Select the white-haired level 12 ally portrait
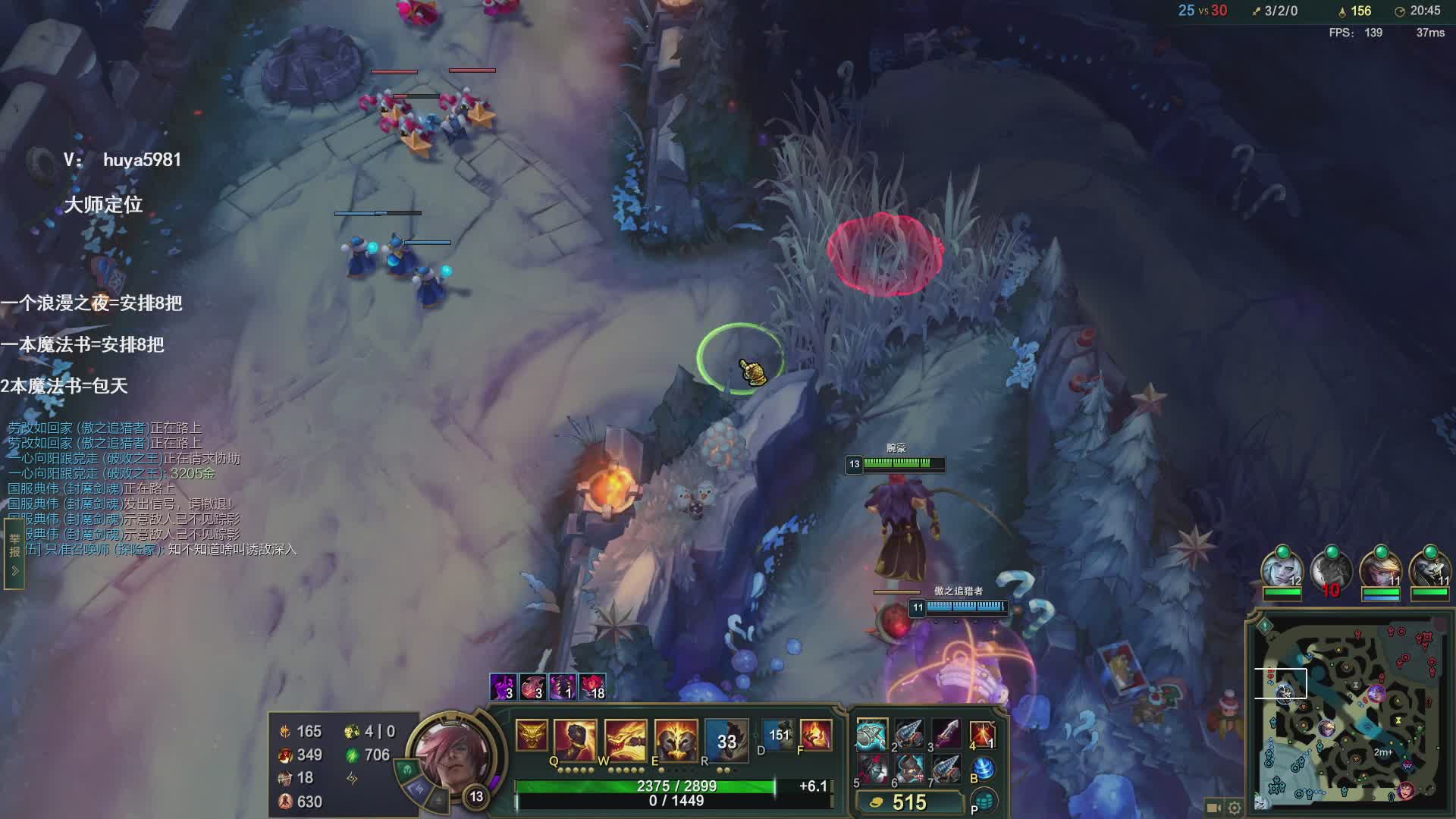This screenshot has width=1456, height=819. (1282, 570)
